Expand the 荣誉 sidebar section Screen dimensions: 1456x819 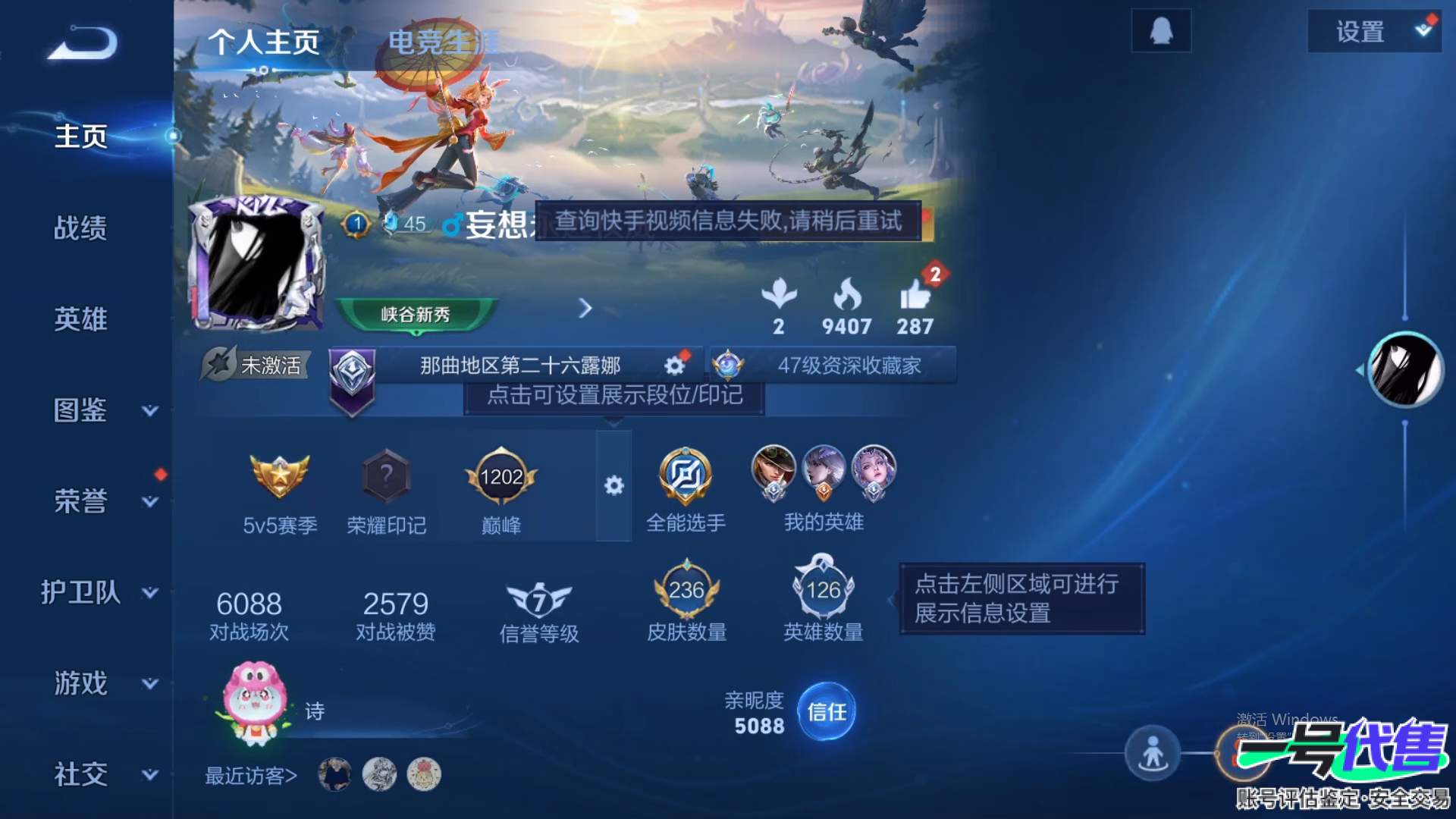(81, 502)
